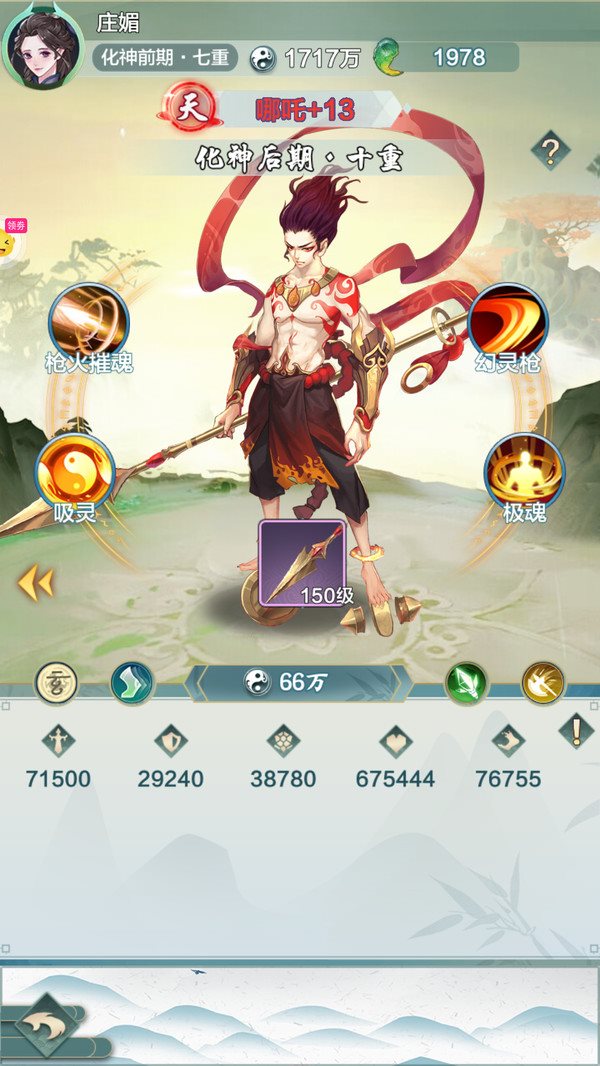
Task: Tap the beige round 玄 icon
Action: [x=57, y=683]
